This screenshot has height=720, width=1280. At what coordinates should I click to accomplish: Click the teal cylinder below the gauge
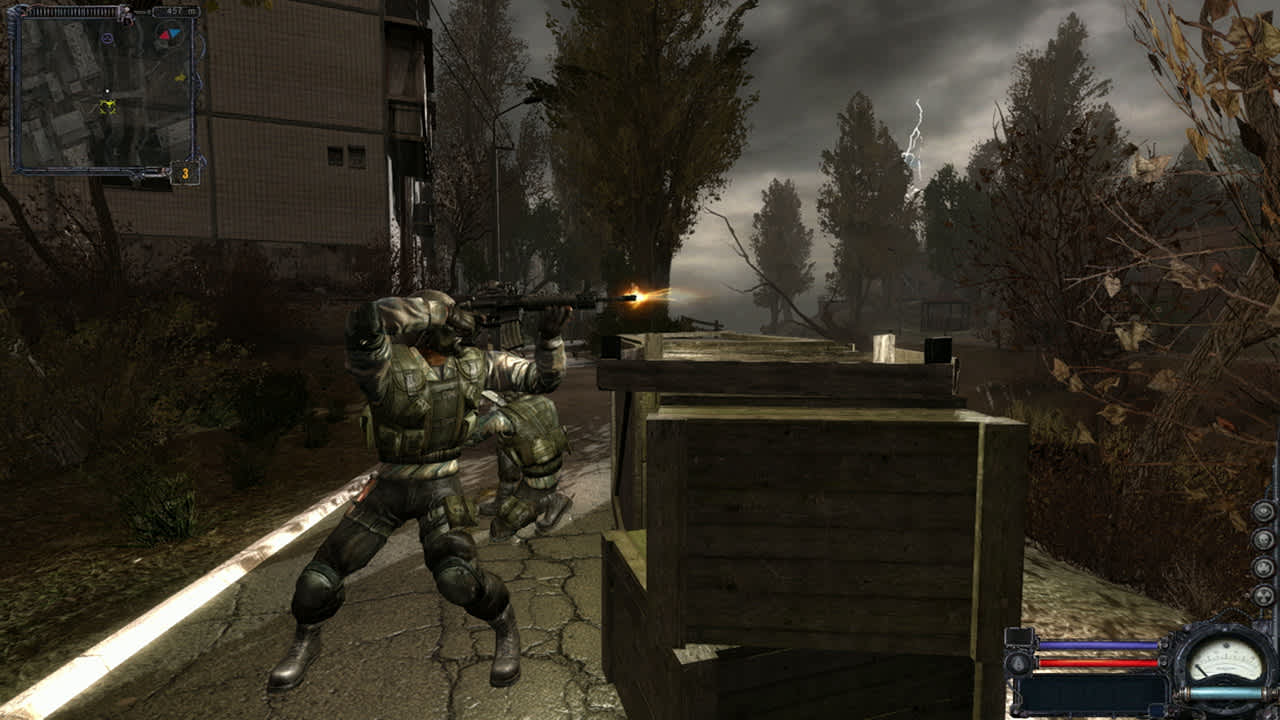click(1223, 692)
